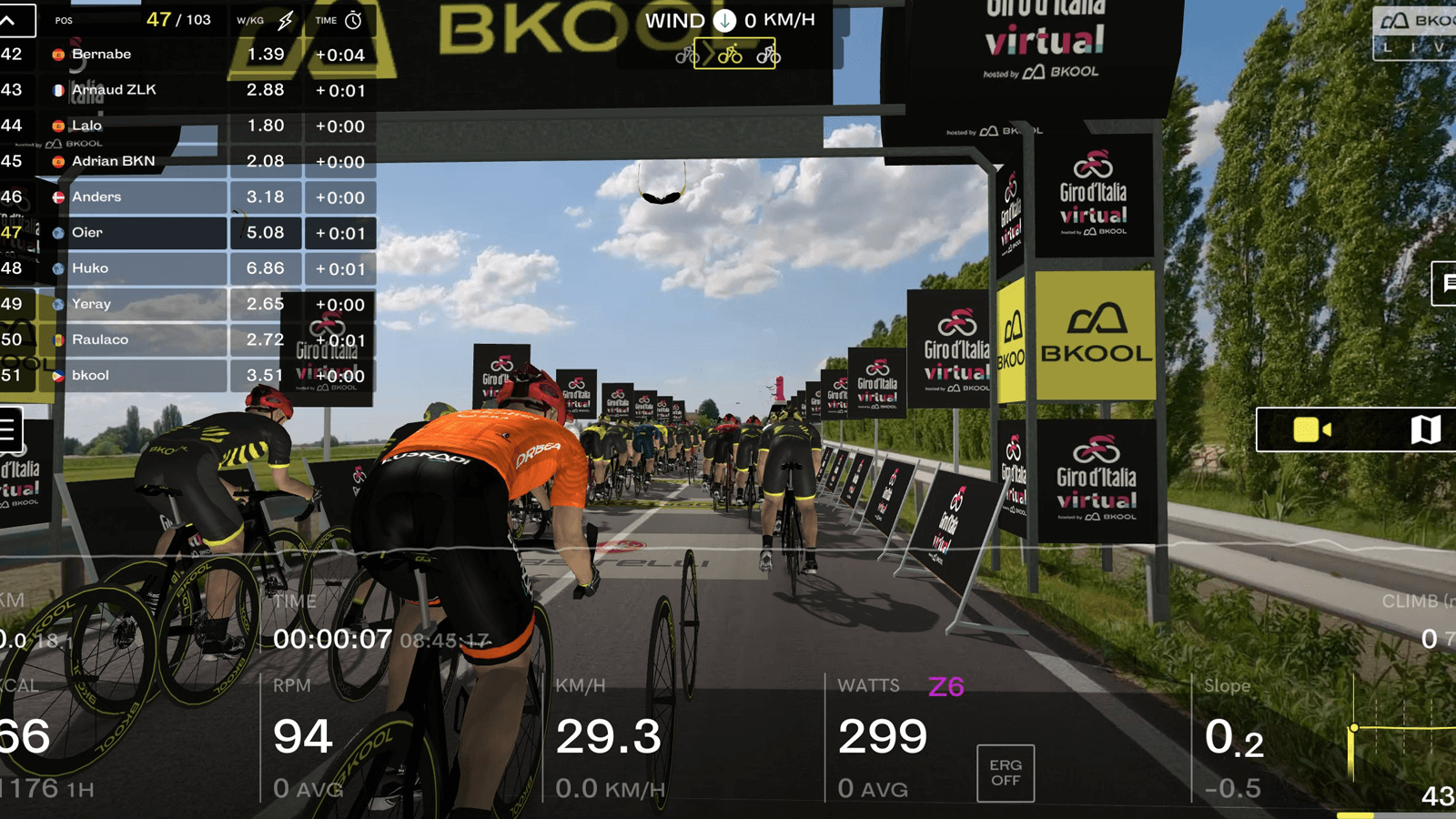Pick rider Raulaco from the list
Image resolution: width=1456 pixels, height=819 pixels.
click(x=136, y=339)
